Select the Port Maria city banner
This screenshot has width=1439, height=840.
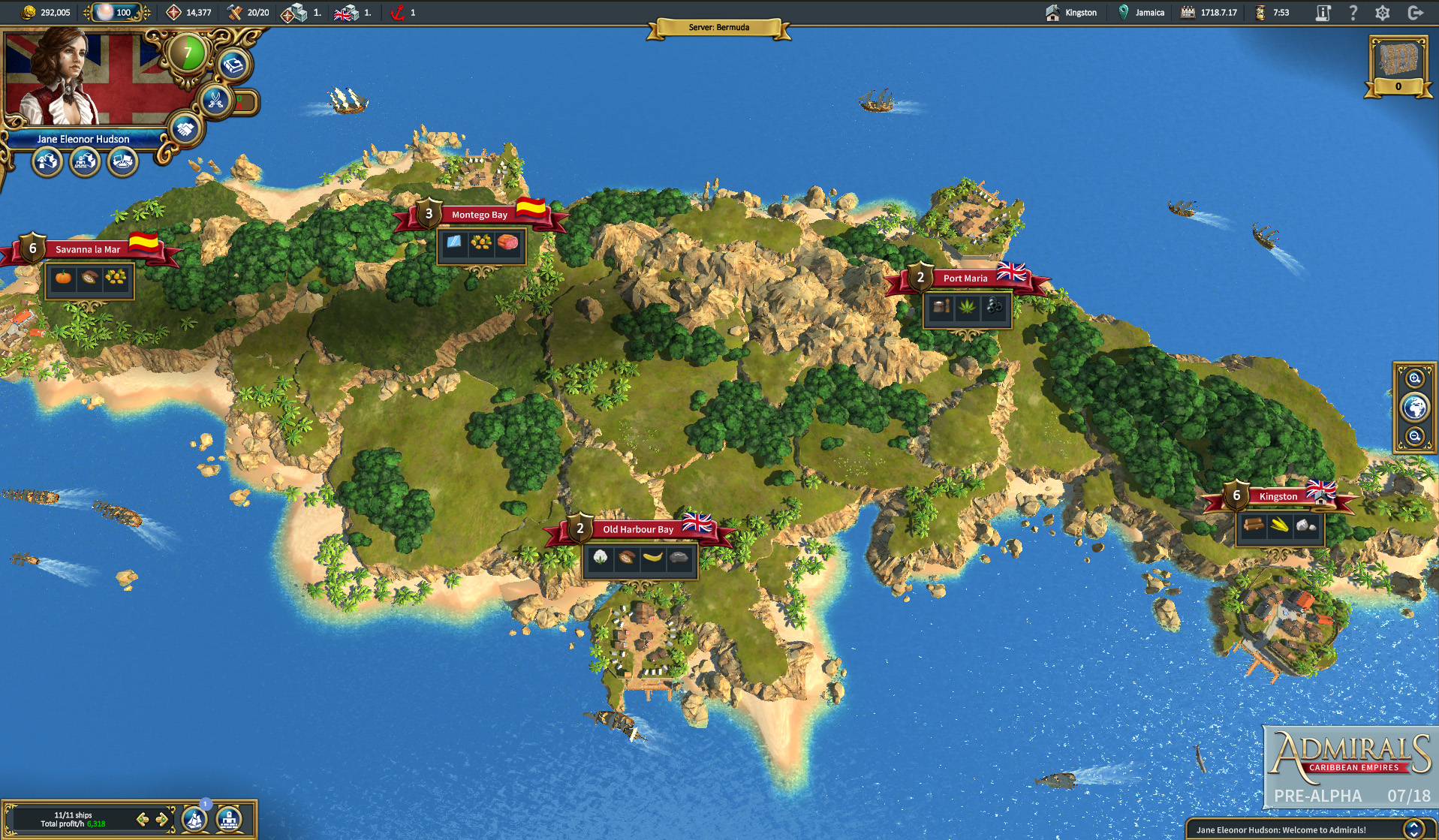coord(965,278)
